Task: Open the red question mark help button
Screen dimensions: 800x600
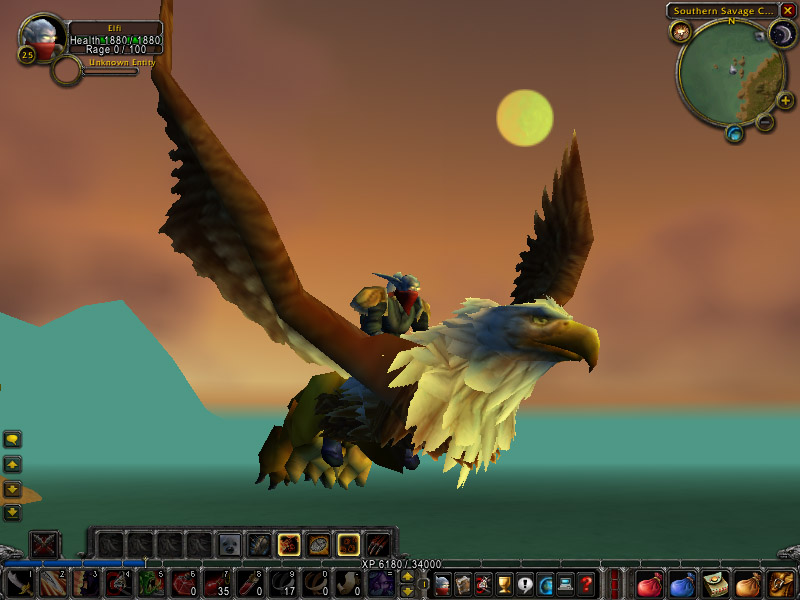Action: 588,583
